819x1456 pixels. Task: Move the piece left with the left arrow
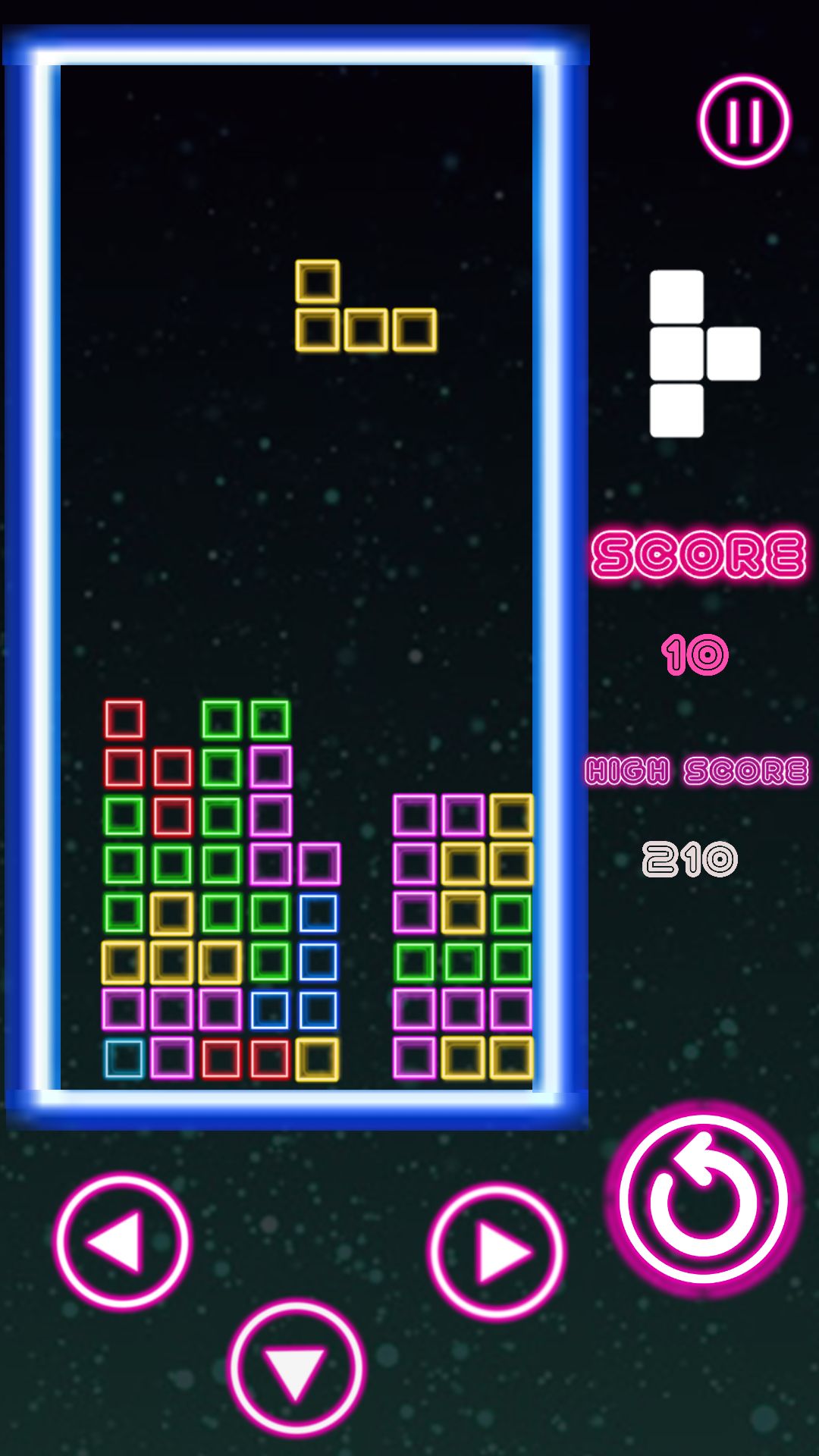(122, 1242)
